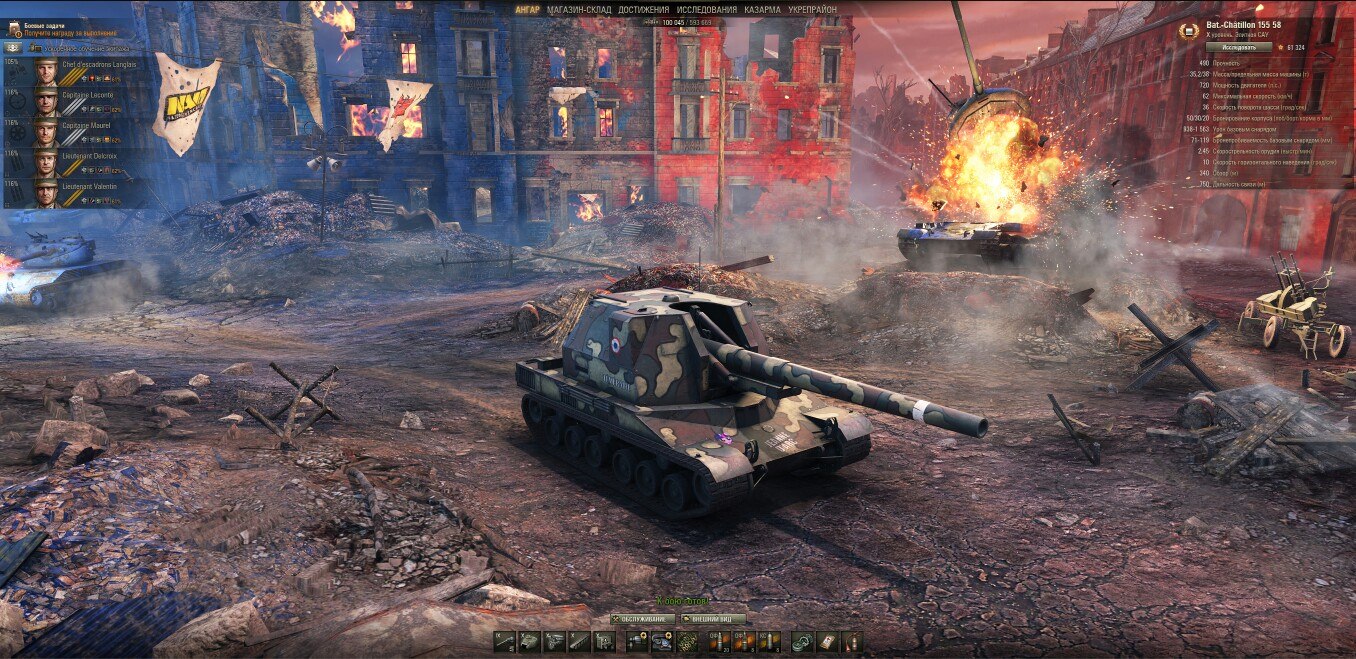Open the КАЗАРМА (Barracks) tab
Viewport: 1356px width, 659px height.
click(762, 9)
